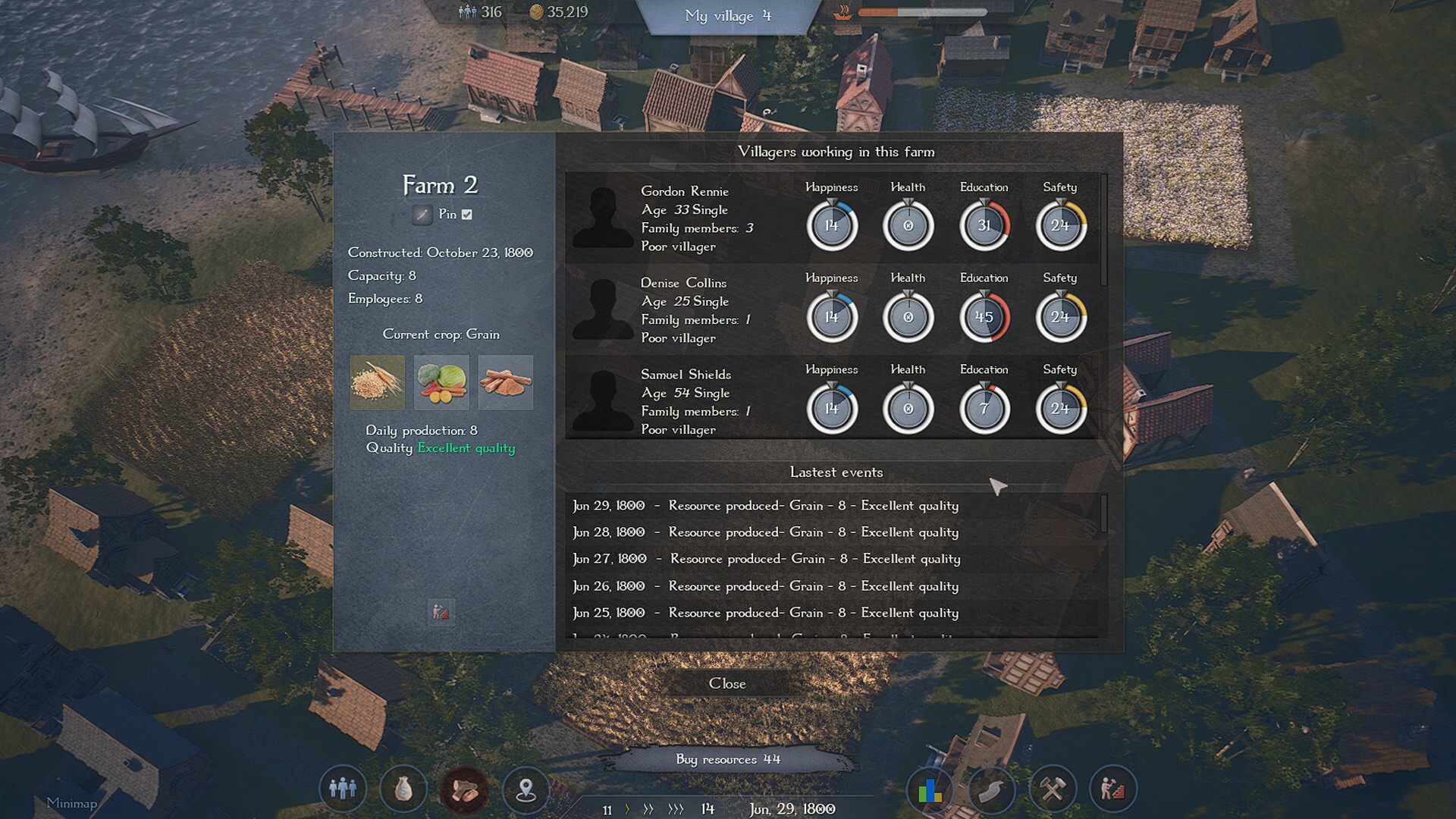Image resolution: width=1456 pixels, height=819 pixels.
Task: Pick the cinnamon spice crop tile
Action: (x=505, y=382)
